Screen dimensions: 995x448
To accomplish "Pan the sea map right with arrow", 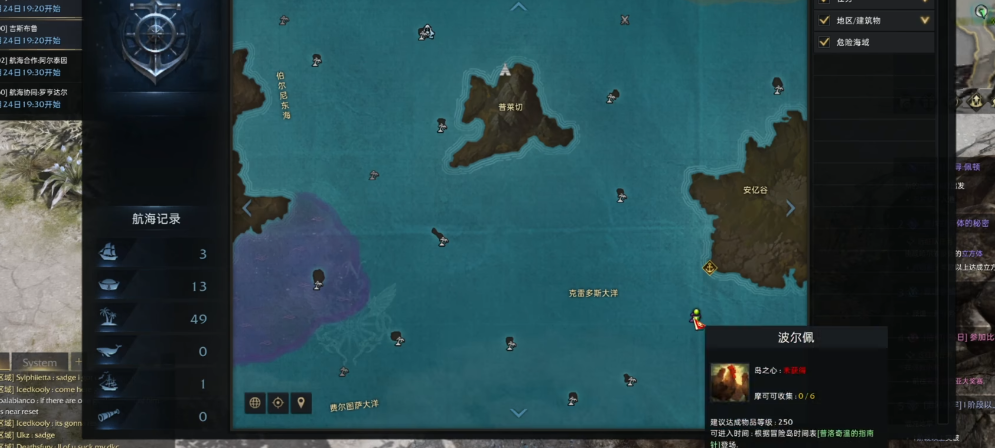I will tap(790, 208).
